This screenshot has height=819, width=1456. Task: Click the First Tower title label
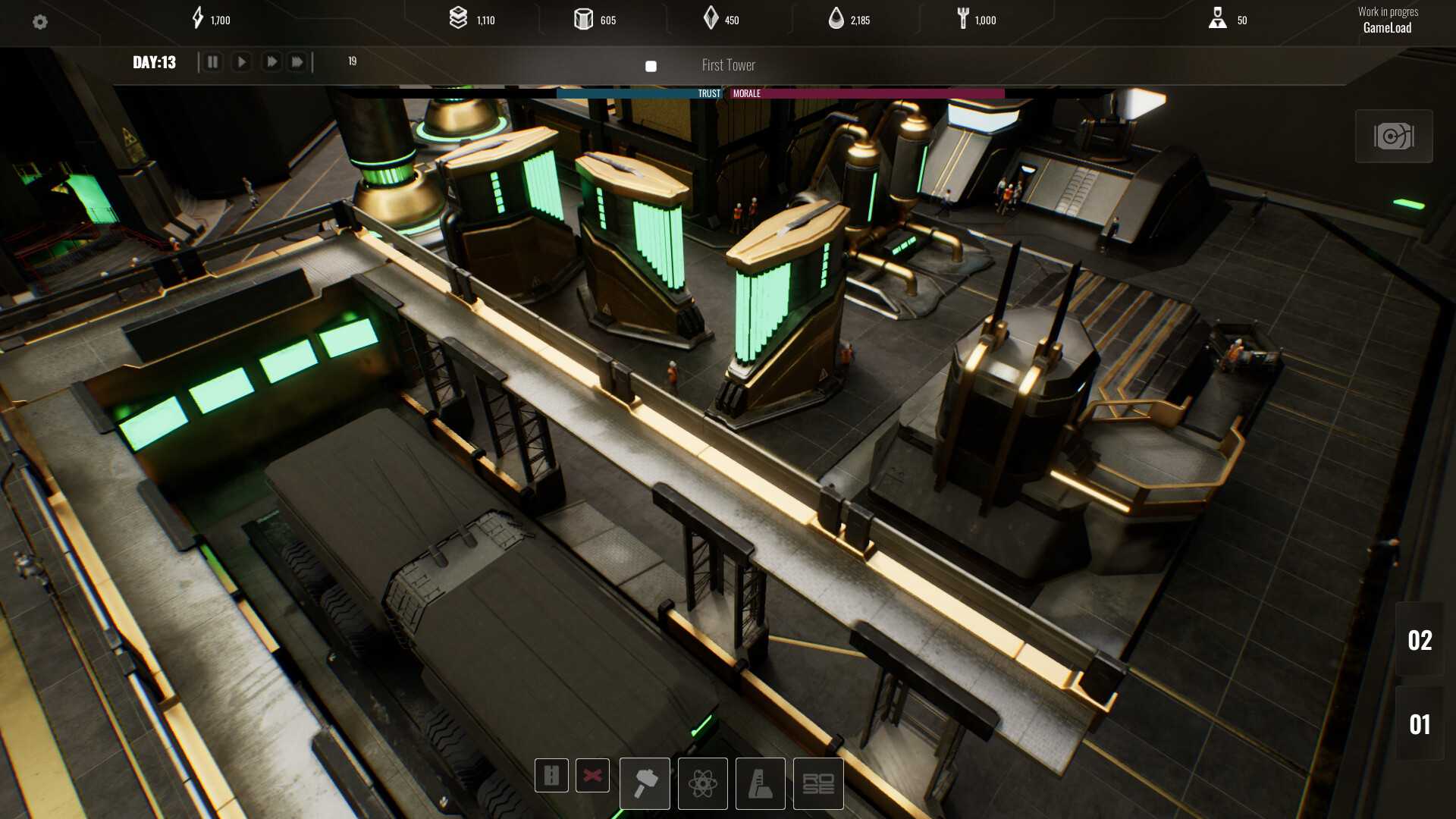click(728, 65)
